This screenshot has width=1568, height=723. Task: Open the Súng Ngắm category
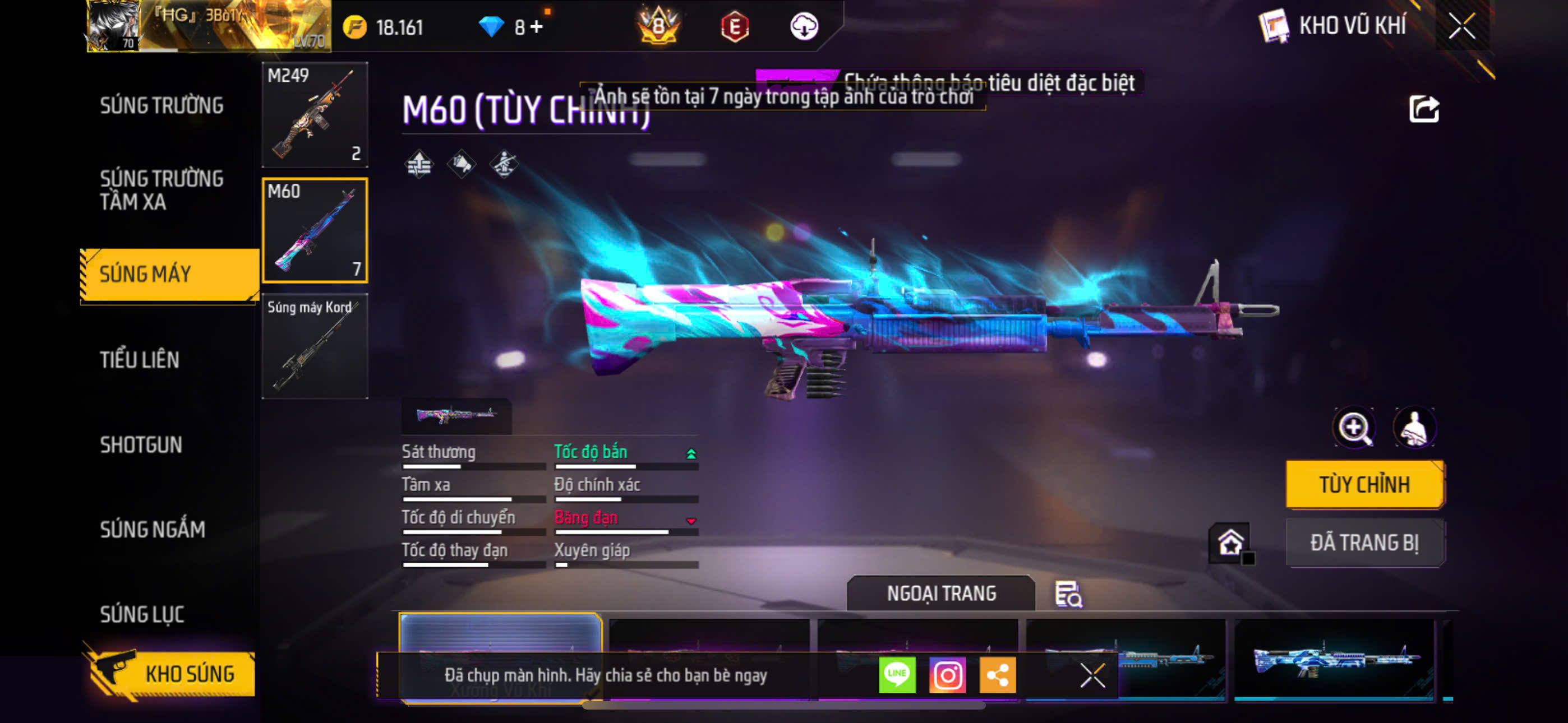152,530
